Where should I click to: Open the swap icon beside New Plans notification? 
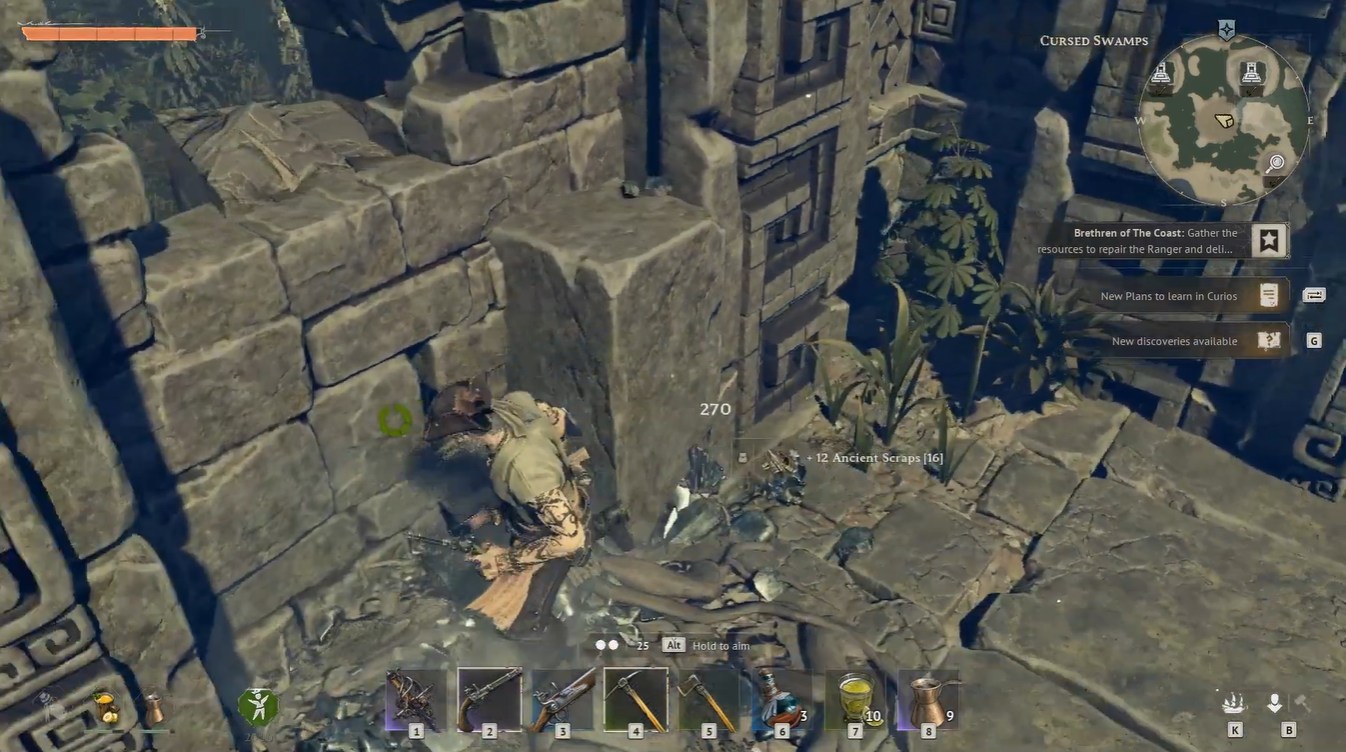point(1311,295)
